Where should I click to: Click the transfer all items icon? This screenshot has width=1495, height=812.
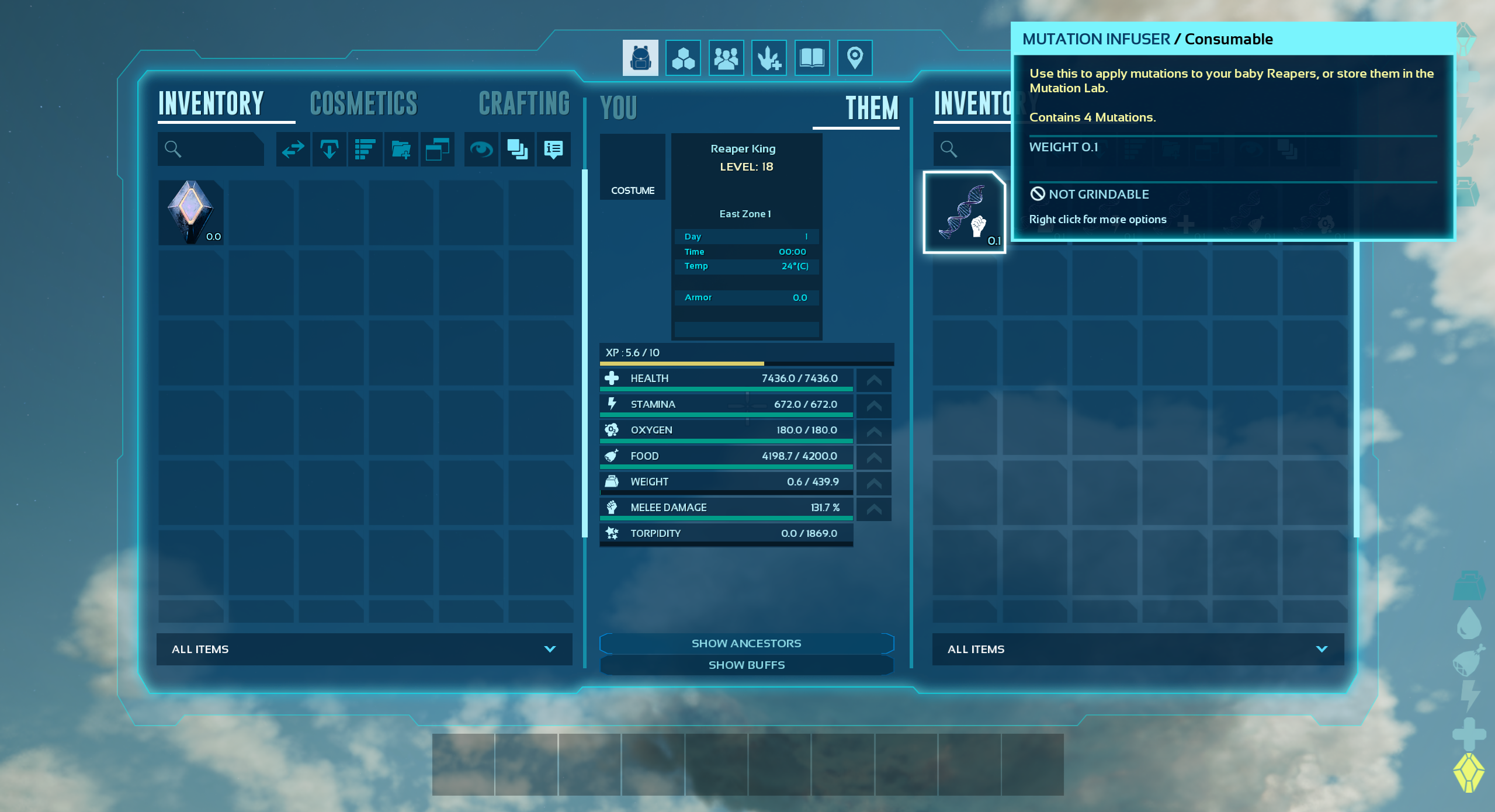[x=293, y=150]
